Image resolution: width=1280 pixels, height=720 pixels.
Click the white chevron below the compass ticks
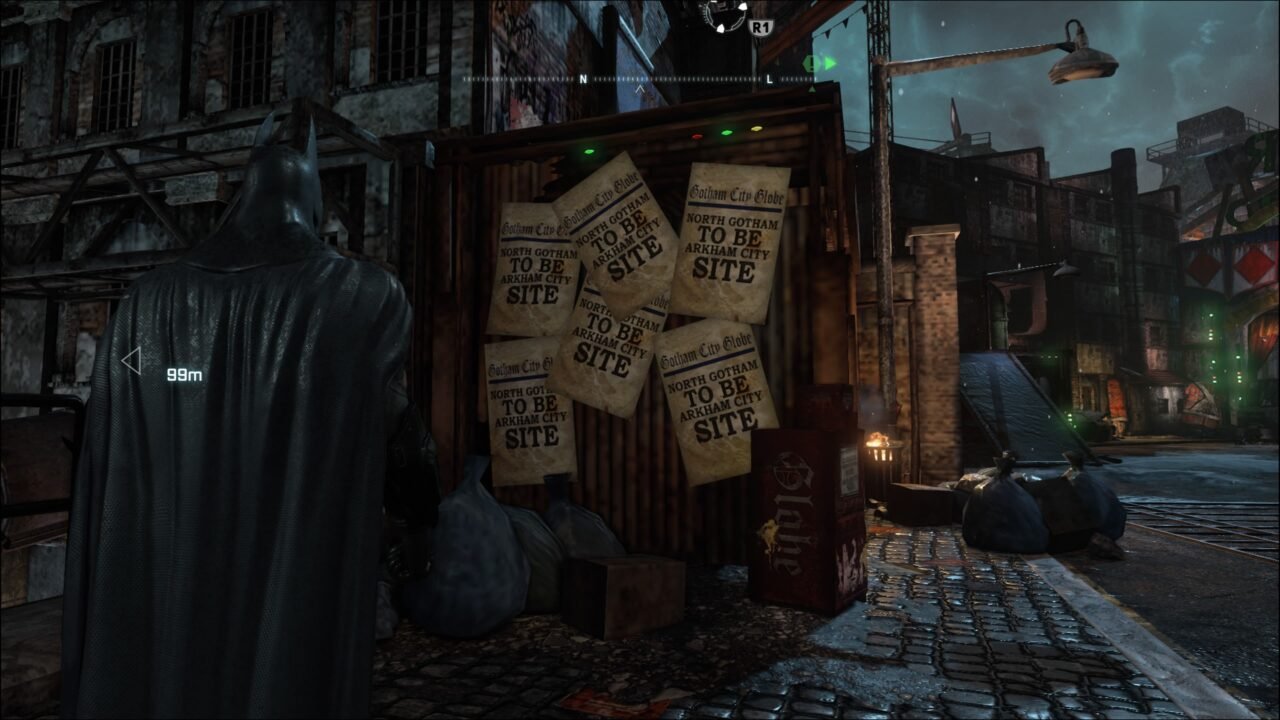[x=641, y=89]
